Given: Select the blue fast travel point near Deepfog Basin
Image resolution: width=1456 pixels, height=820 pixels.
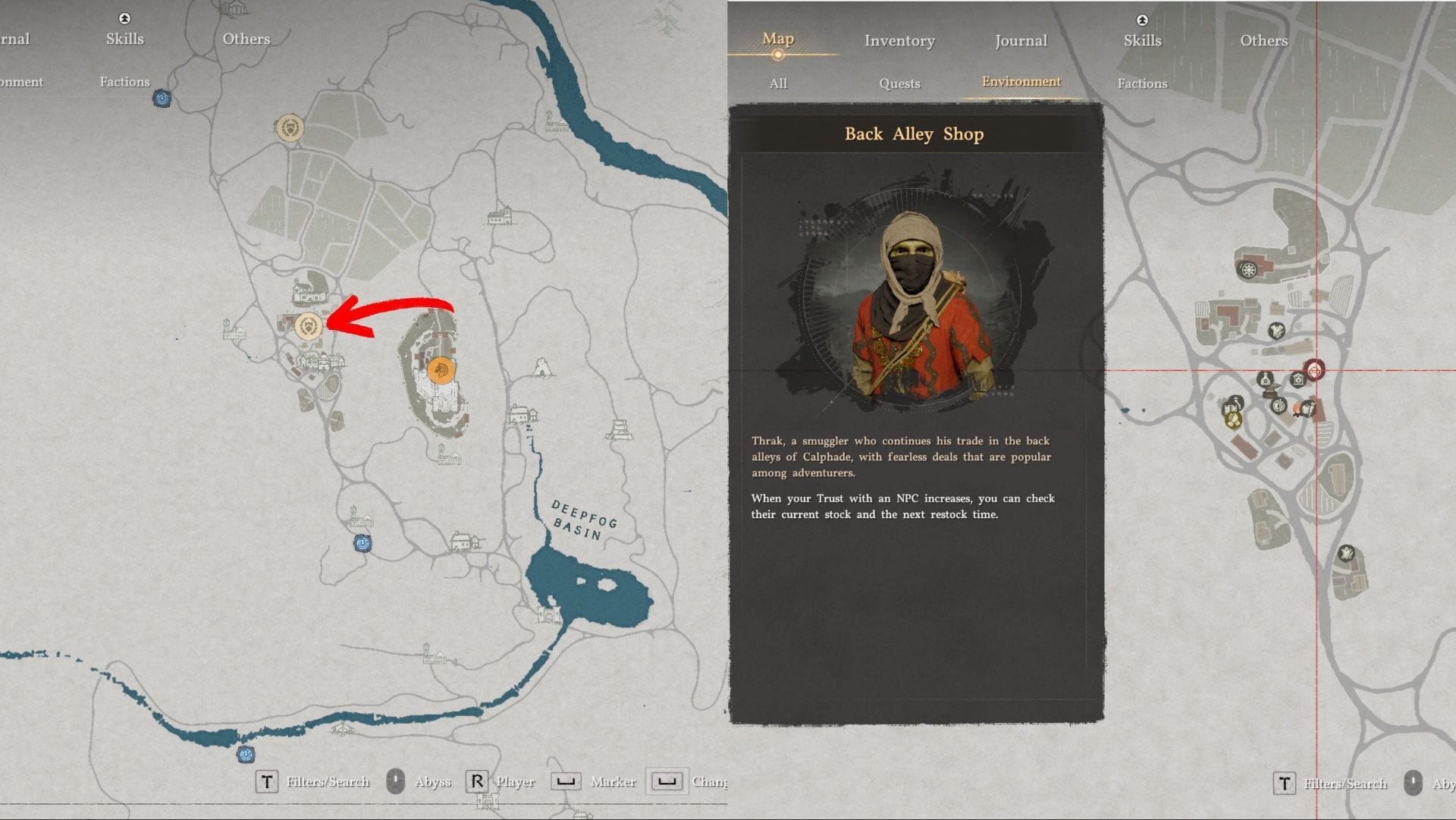Looking at the screenshot, I should (x=361, y=542).
